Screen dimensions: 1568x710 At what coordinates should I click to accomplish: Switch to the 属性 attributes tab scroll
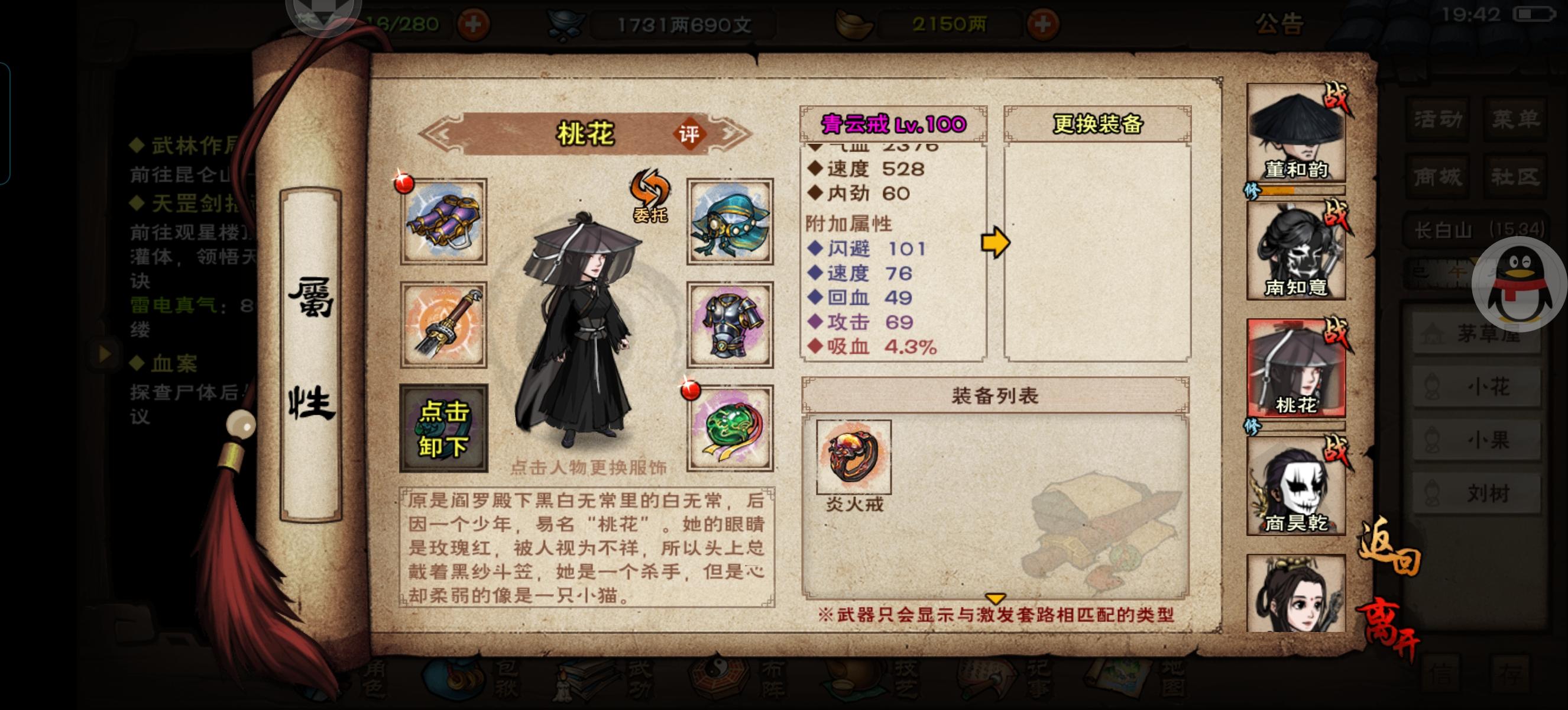(x=311, y=348)
